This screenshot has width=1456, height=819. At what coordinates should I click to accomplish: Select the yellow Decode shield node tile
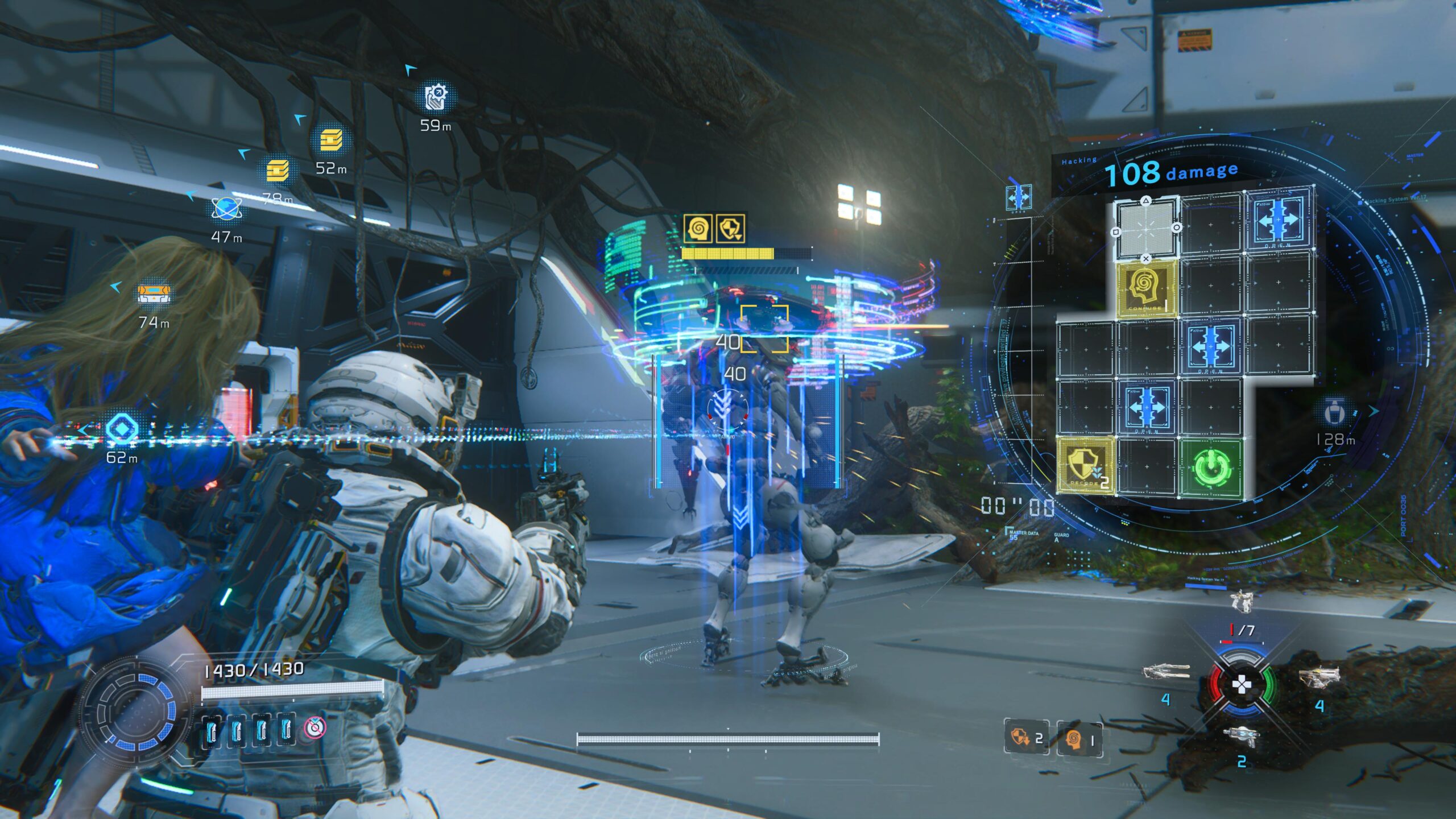1085,465
